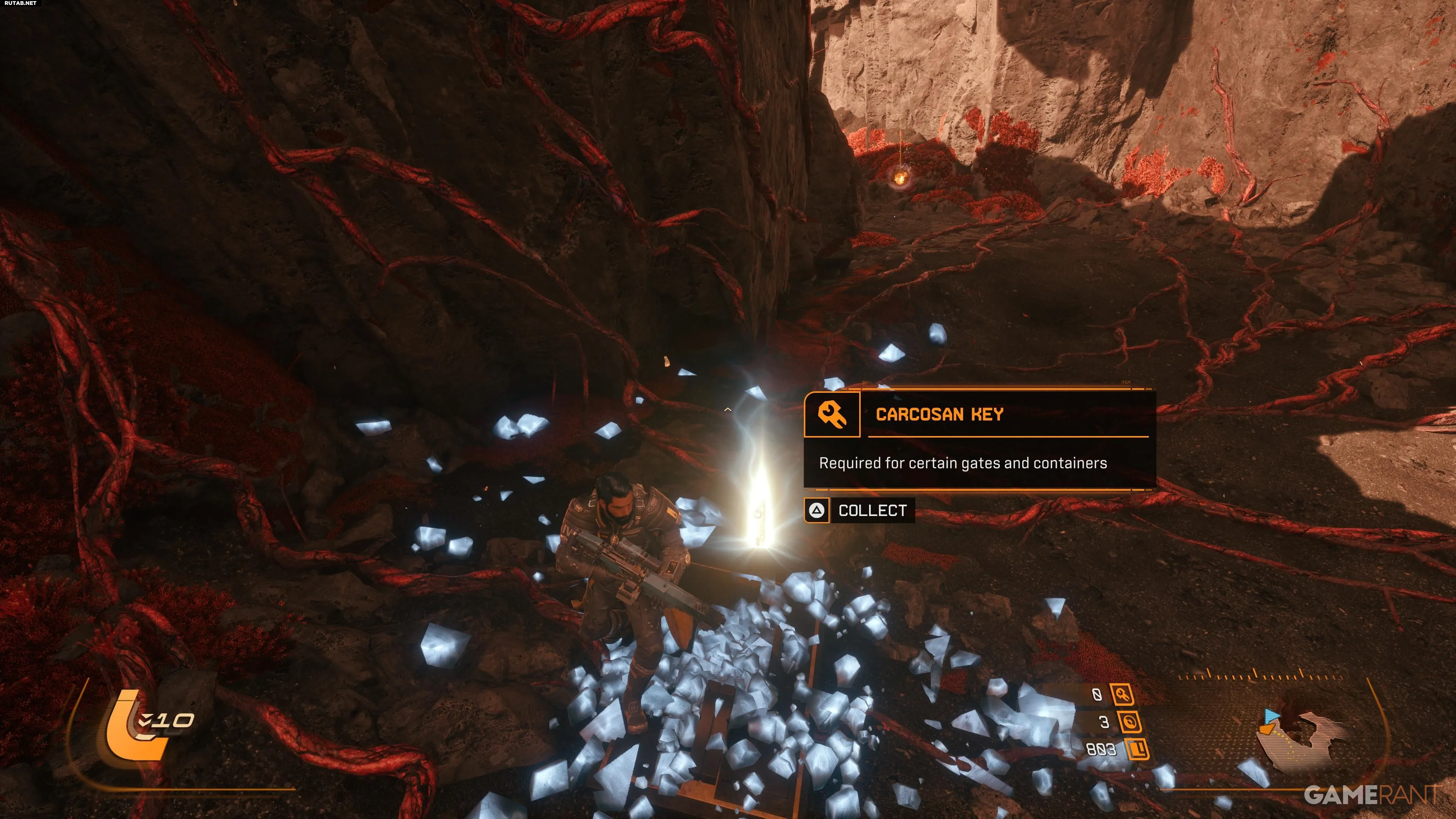
Task: Click the Carcosan Key tooltip icon
Action: tap(832, 415)
